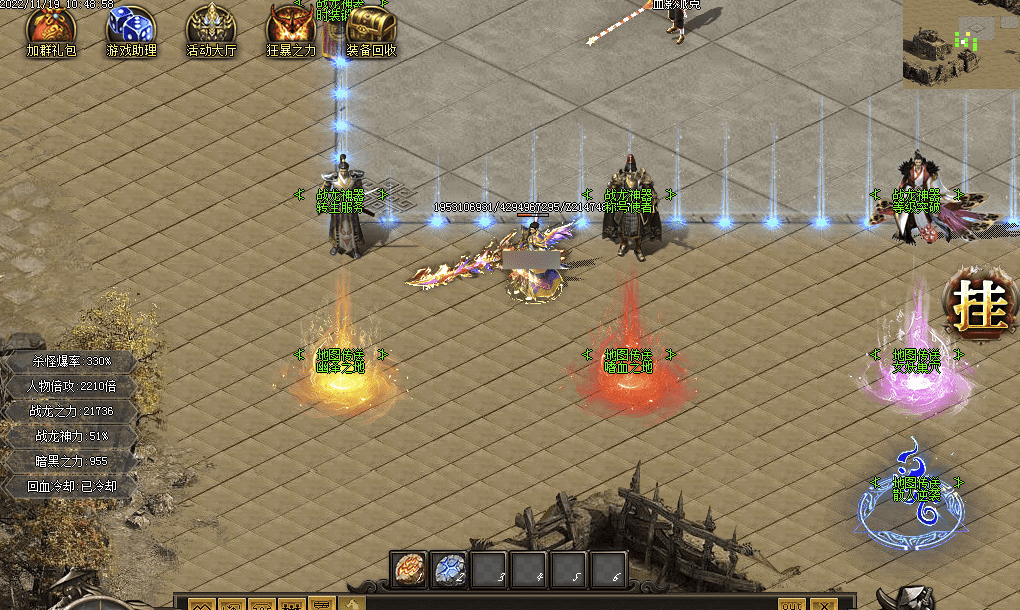Open the 加群礼包 gift bag icon

coord(51,27)
